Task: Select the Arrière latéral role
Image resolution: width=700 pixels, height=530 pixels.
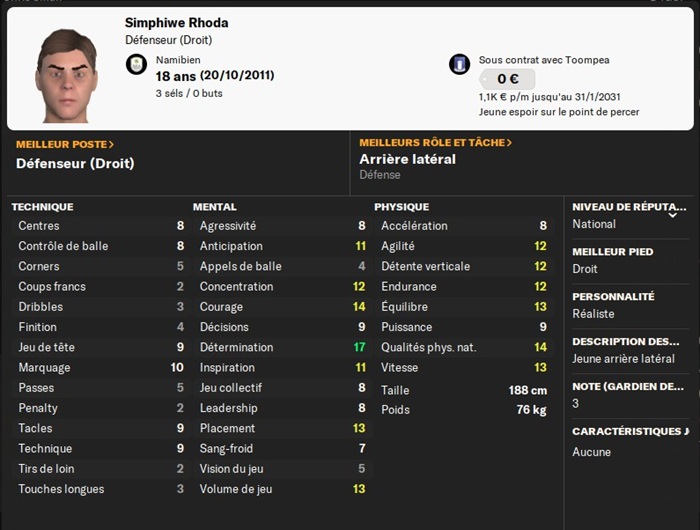Action: 407,160
